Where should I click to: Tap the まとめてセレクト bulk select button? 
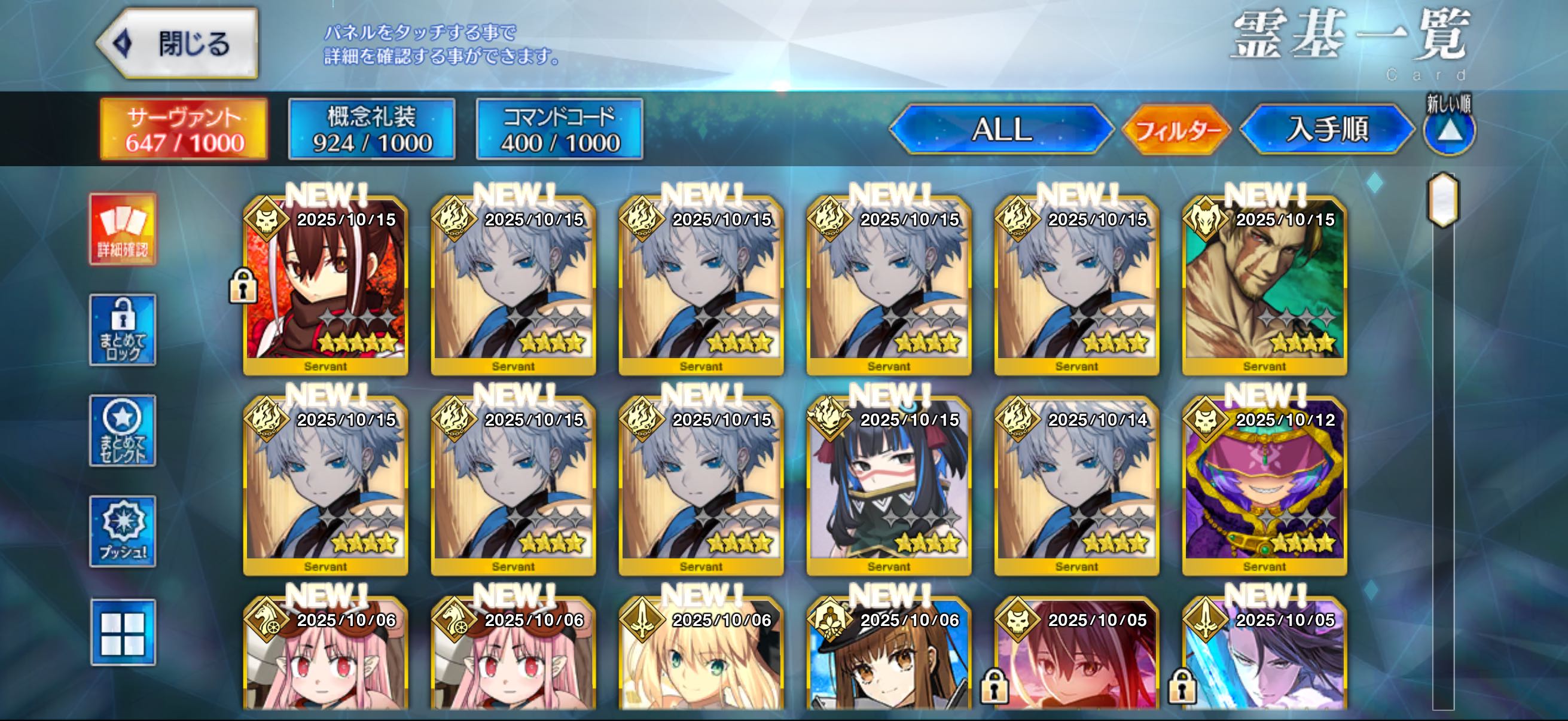point(123,431)
